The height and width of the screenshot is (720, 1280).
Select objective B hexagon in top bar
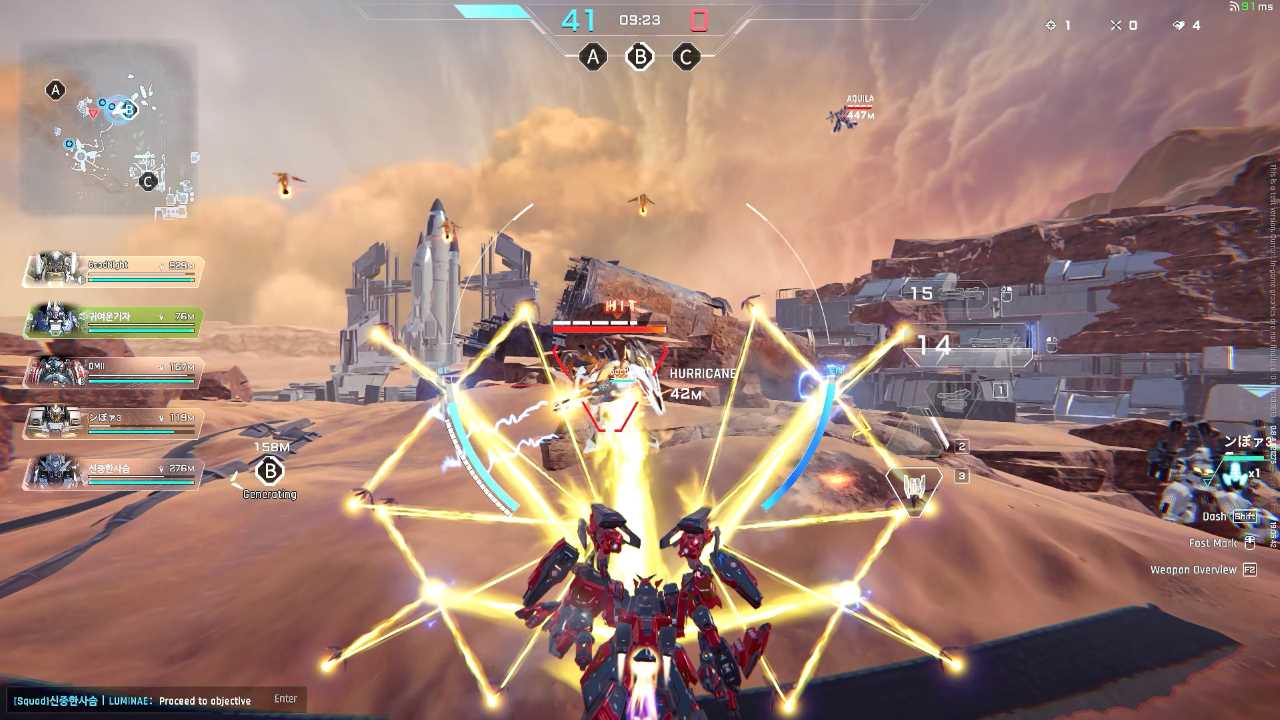click(x=639, y=57)
